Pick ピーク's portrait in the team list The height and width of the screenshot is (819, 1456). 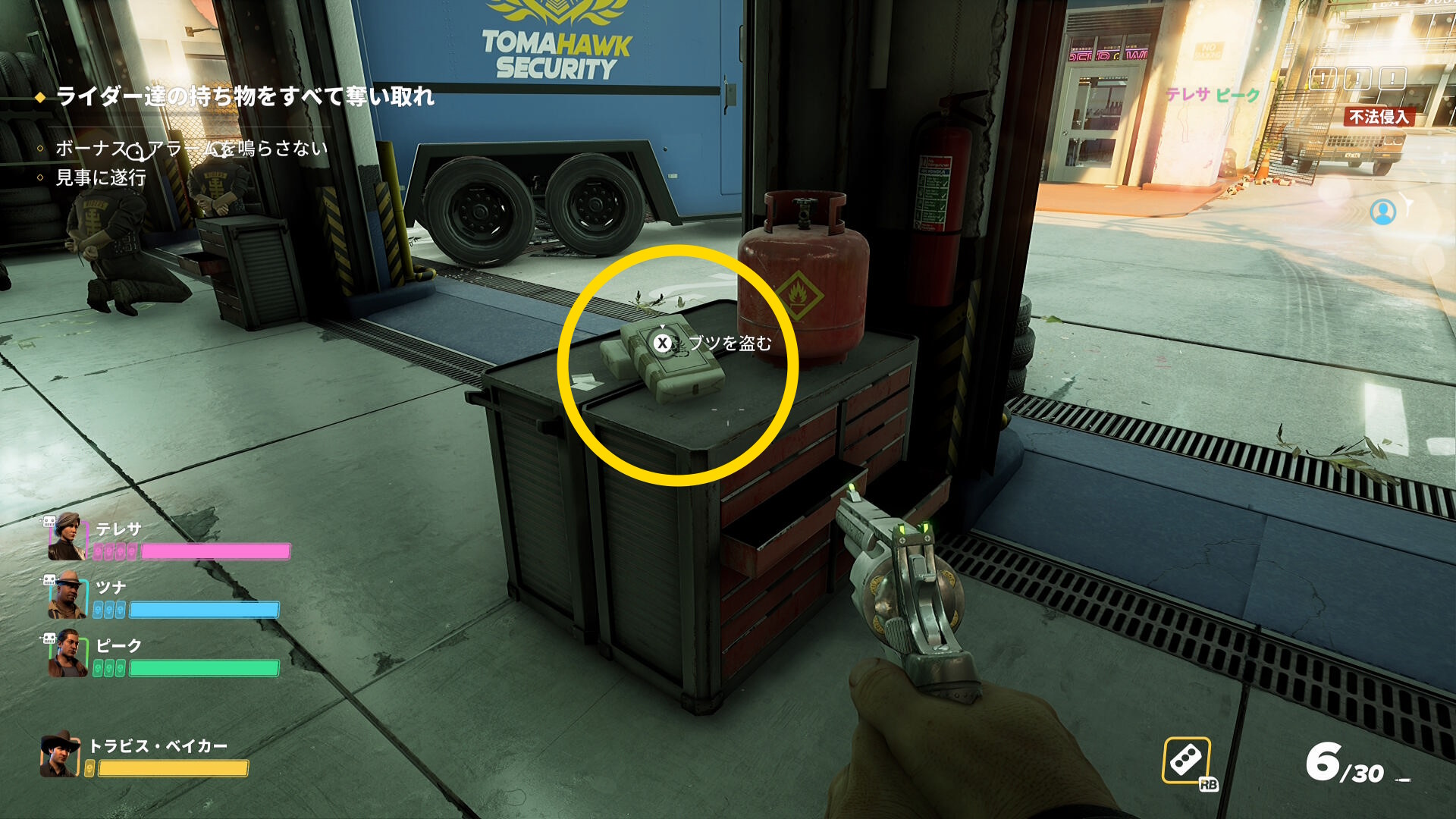tap(67, 654)
